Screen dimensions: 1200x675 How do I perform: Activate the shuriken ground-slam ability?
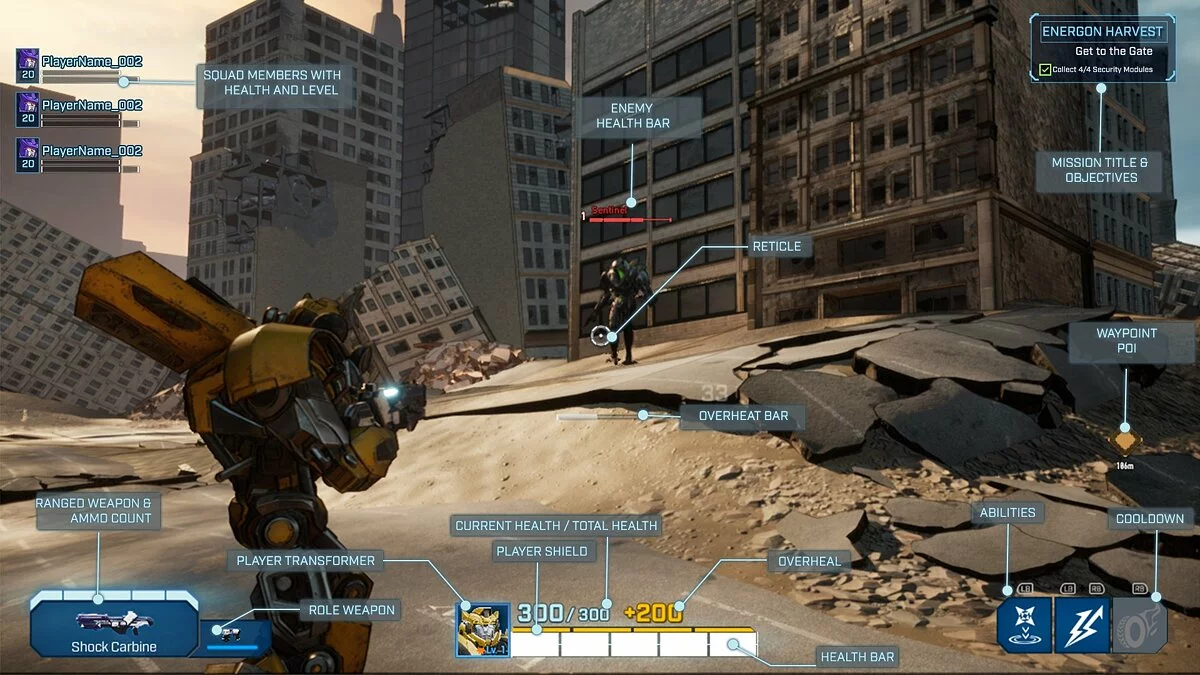click(1024, 626)
